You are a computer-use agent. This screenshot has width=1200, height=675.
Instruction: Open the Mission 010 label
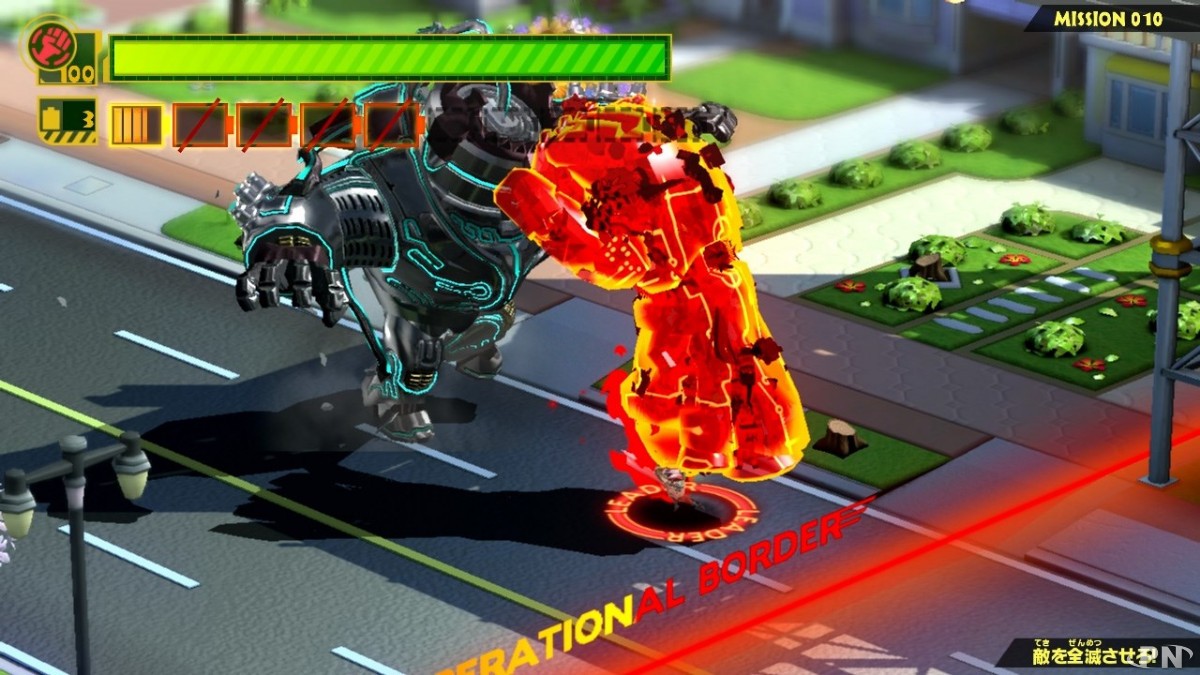click(1108, 18)
